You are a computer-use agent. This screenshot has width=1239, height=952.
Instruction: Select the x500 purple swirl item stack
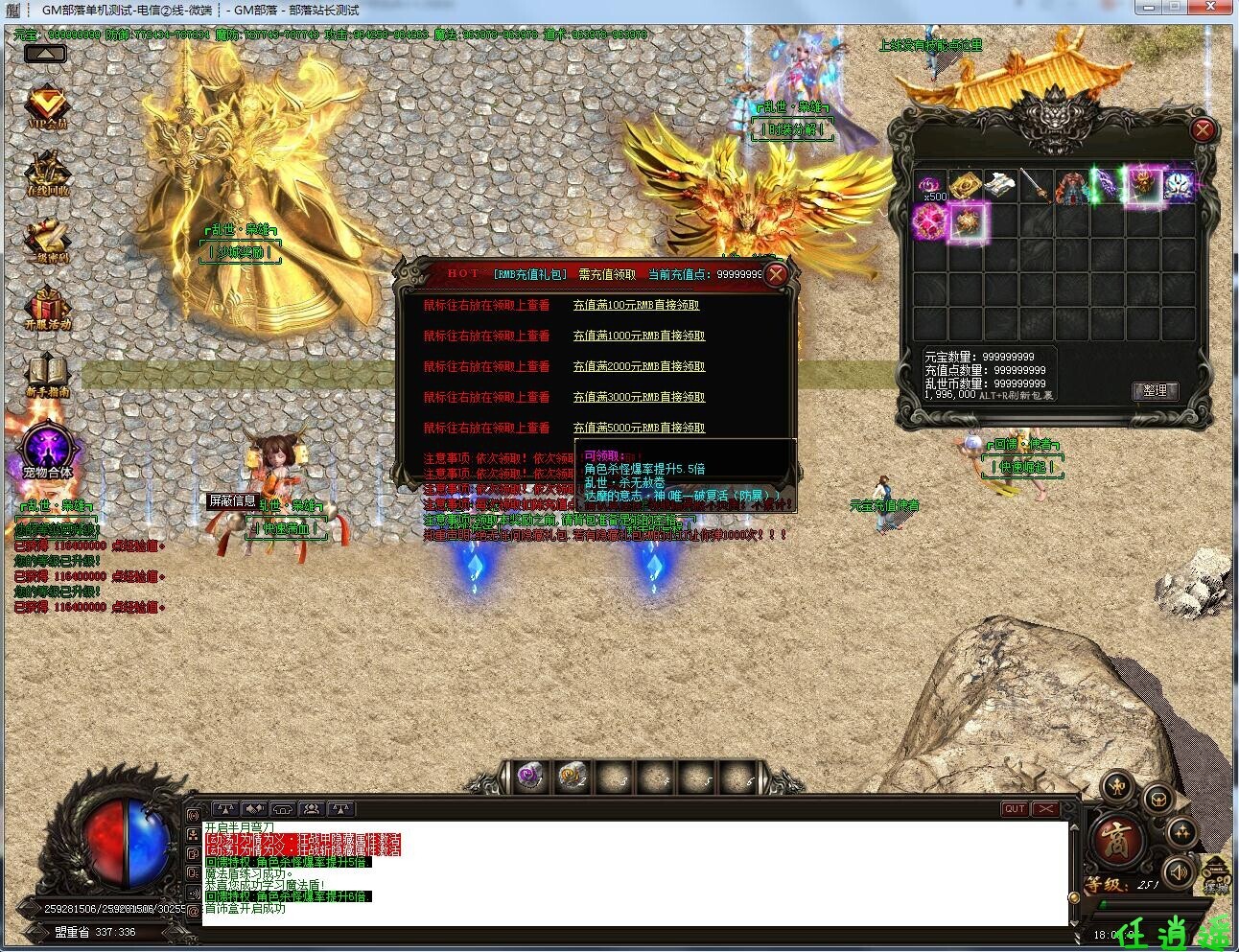point(928,186)
